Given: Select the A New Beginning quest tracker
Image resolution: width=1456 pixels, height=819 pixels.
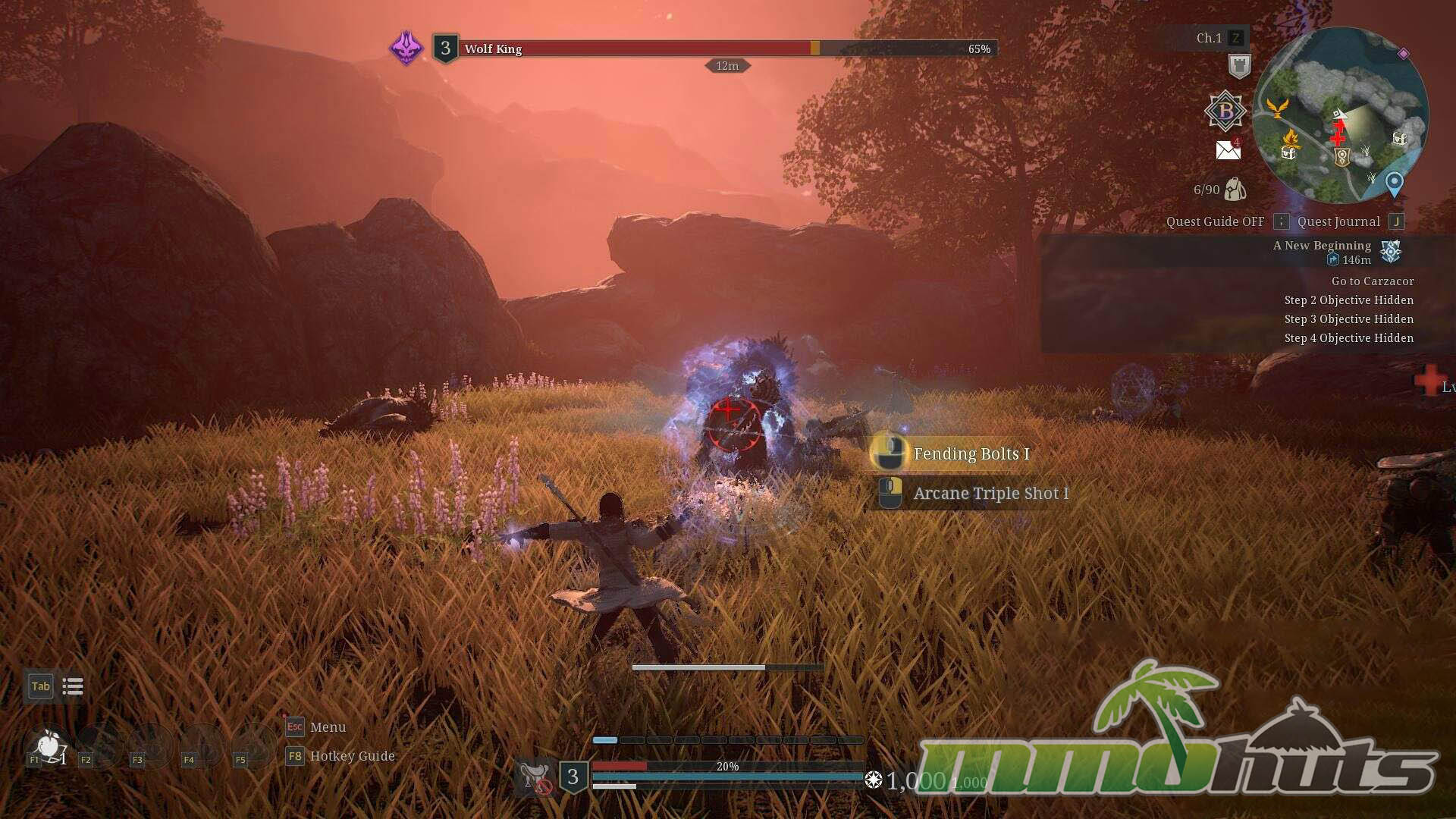Looking at the screenshot, I should point(1322,246).
